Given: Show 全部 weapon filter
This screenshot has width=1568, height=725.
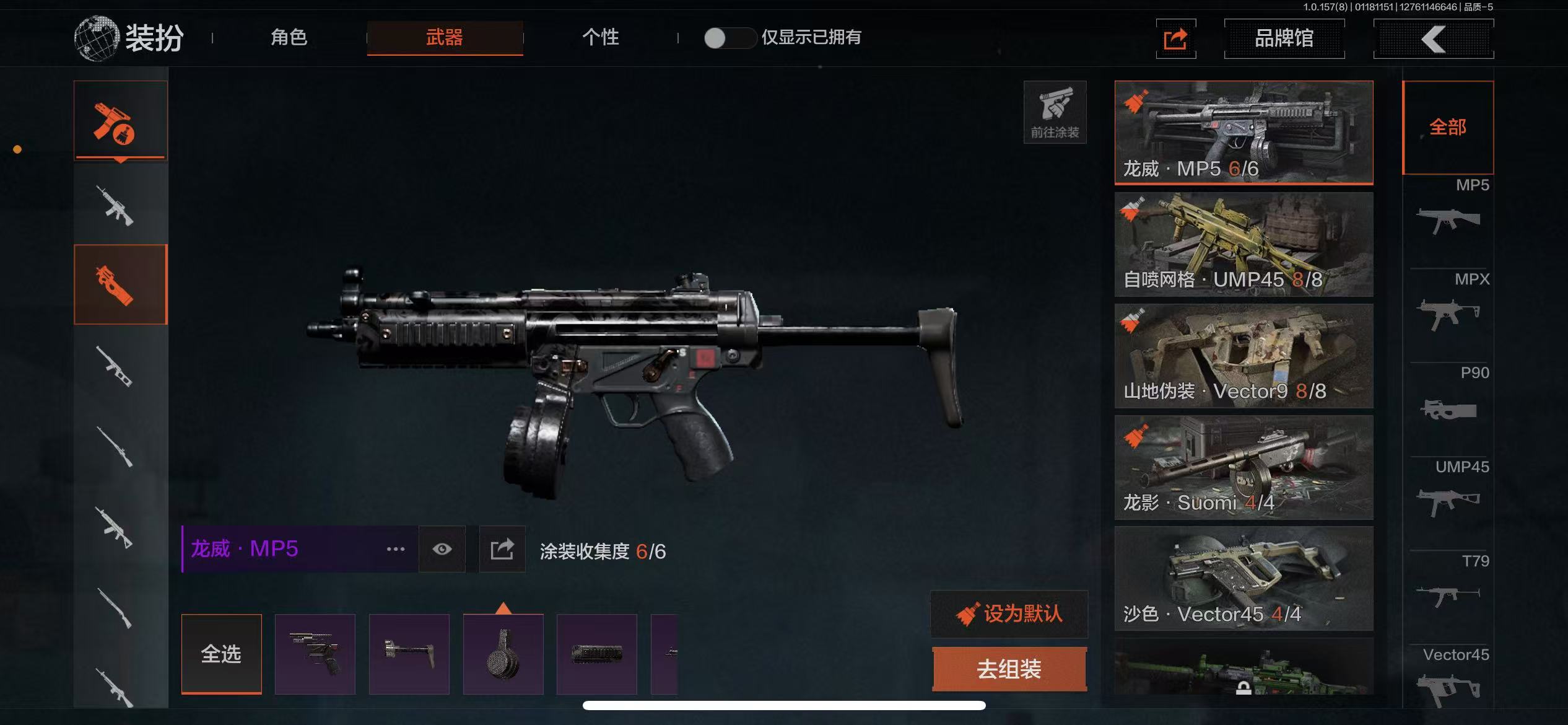Looking at the screenshot, I should 1448,128.
